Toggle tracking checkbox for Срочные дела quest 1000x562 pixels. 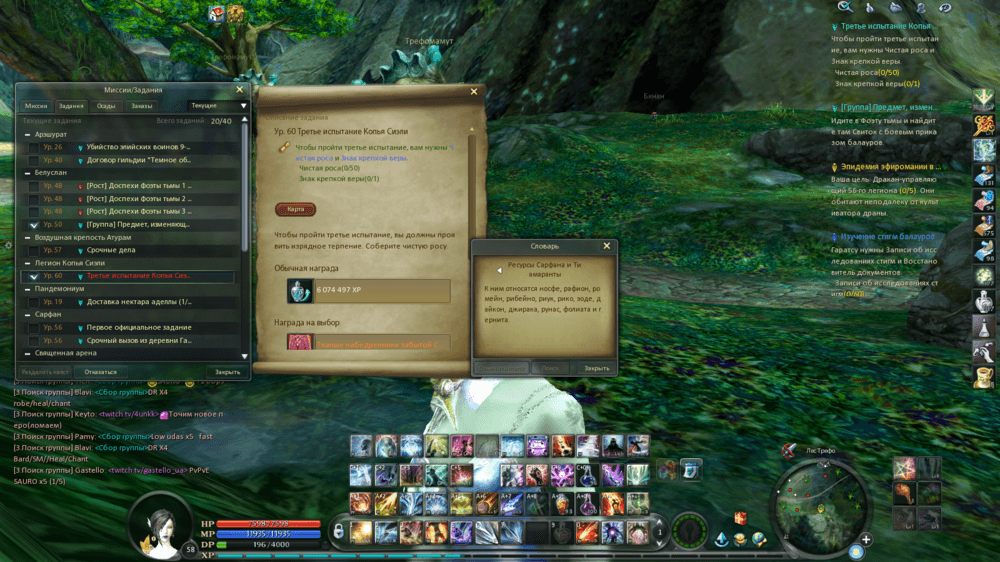[x=33, y=250]
